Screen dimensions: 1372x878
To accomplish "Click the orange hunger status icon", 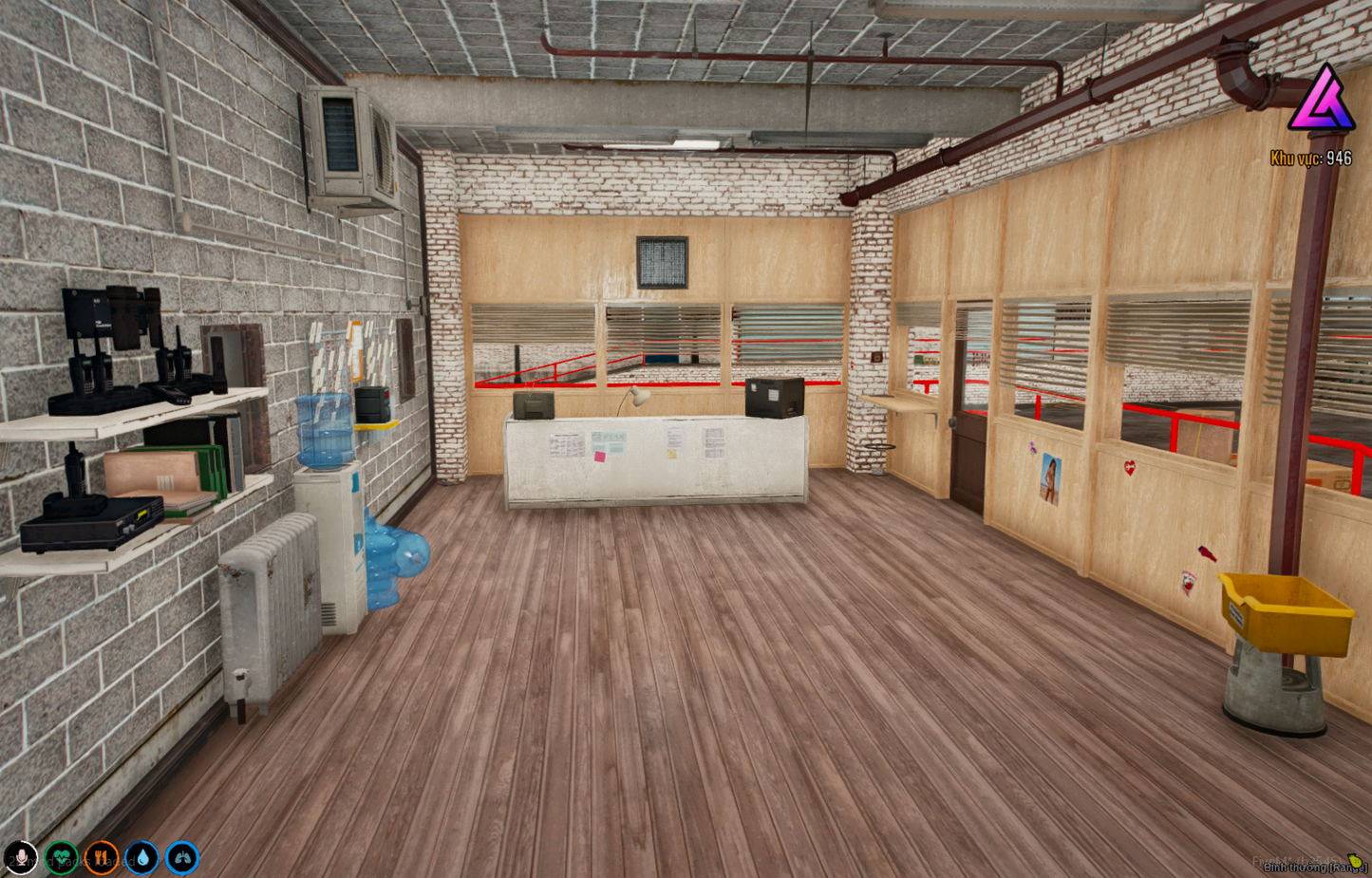I will click(x=101, y=857).
